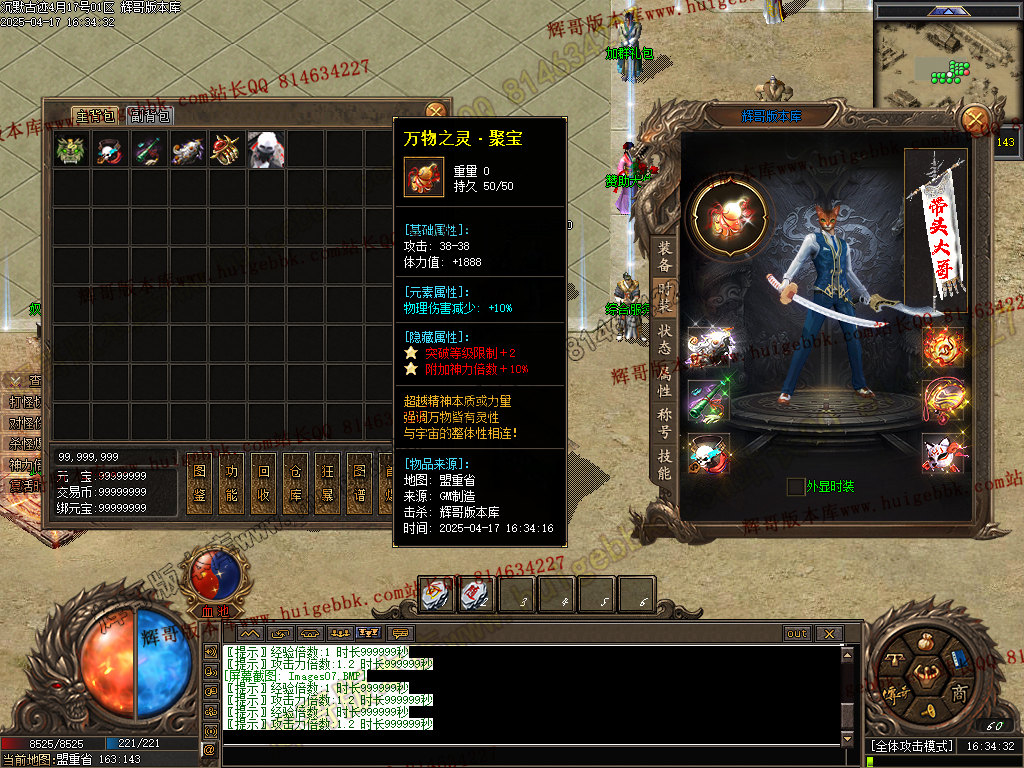Select the white-haired figure item in backpack
Image resolution: width=1024 pixels, height=768 pixels.
(266, 149)
